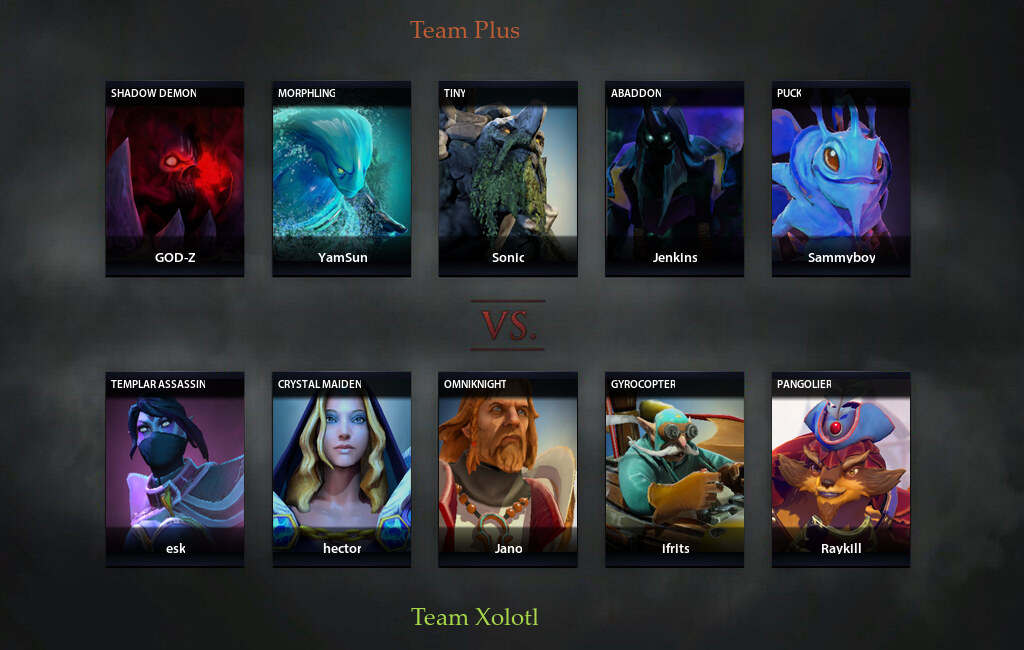This screenshot has height=650, width=1024.
Task: Select the Shadow Demon card for GOD-Z
Action: [x=175, y=178]
